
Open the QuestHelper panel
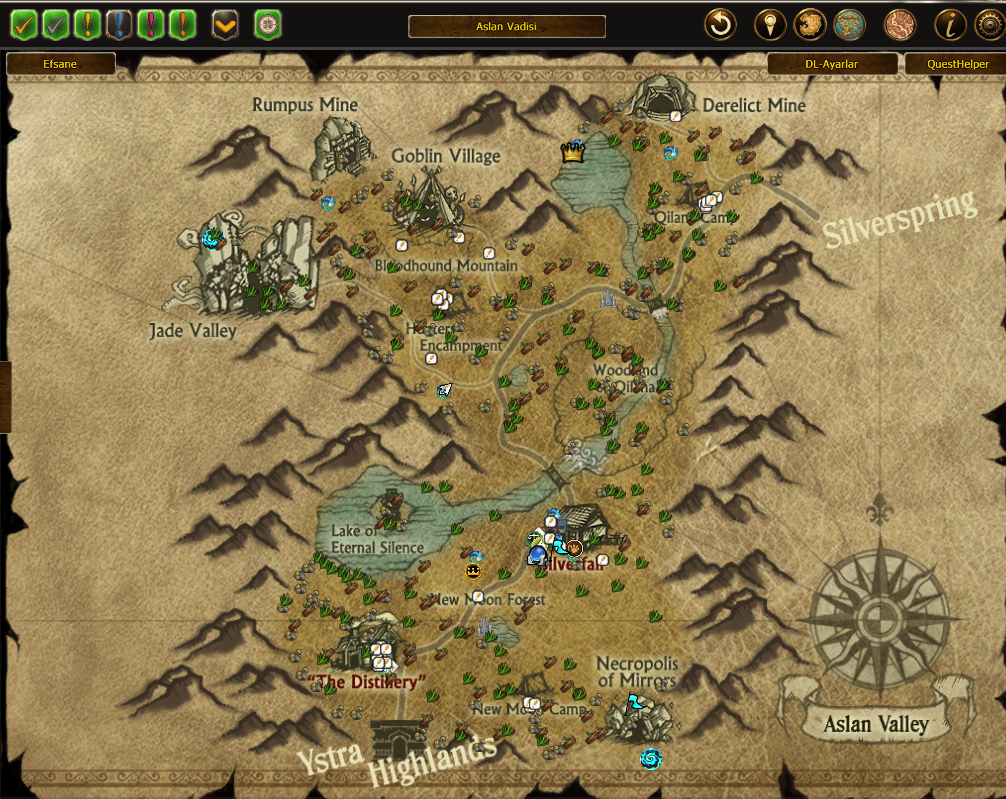click(x=956, y=64)
